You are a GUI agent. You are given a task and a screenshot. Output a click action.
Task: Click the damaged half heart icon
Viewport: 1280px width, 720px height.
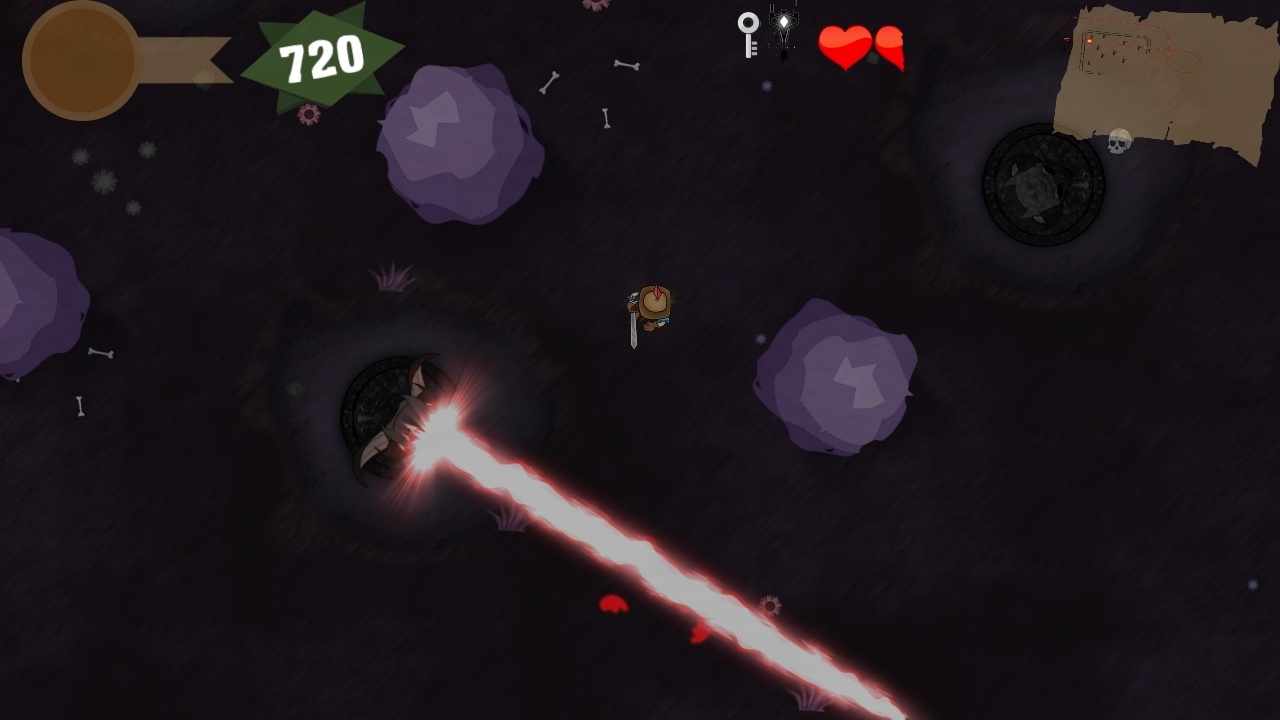[889, 46]
